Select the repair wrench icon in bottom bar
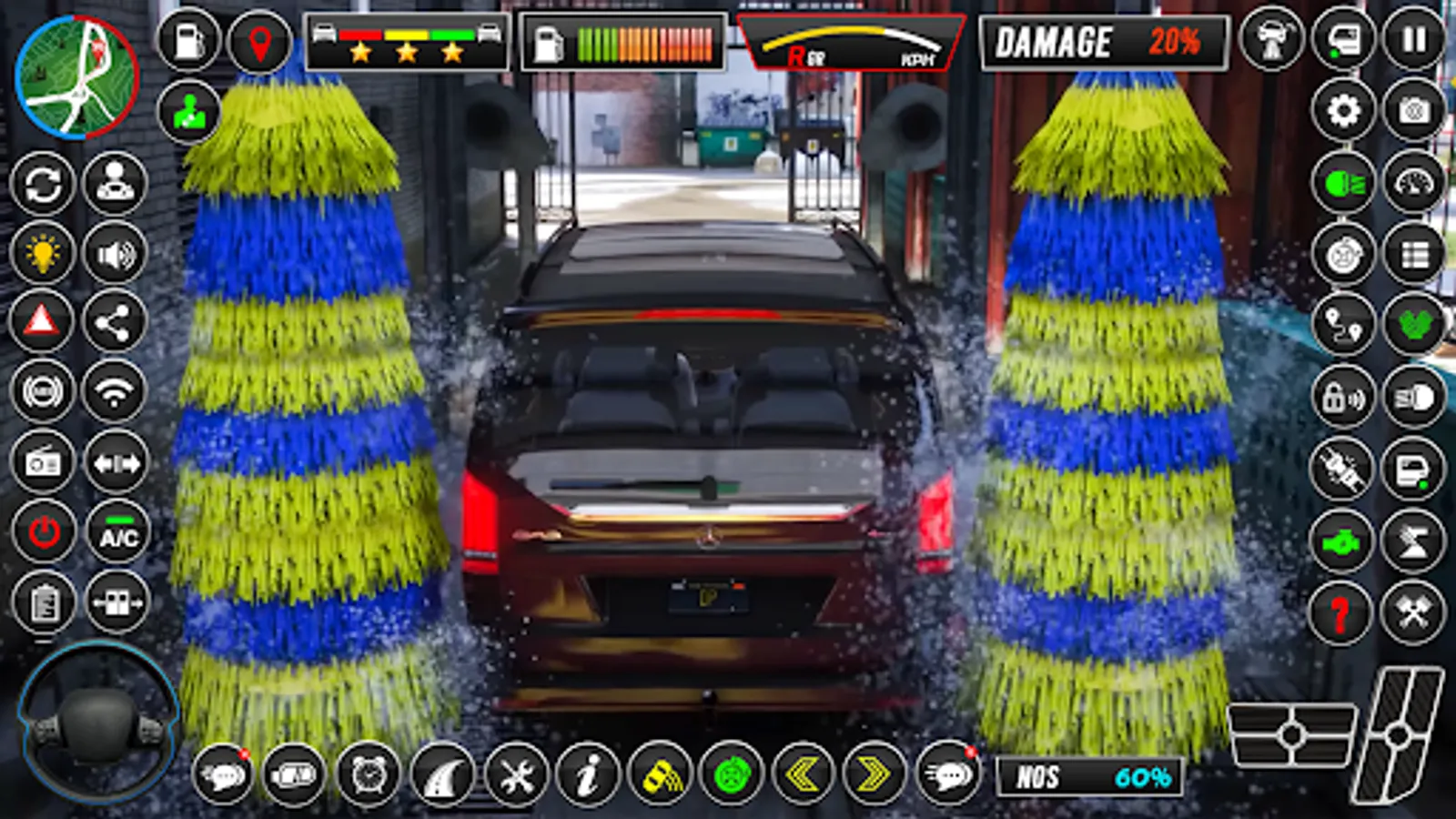This screenshot has height=819, width=1456. 515,777
